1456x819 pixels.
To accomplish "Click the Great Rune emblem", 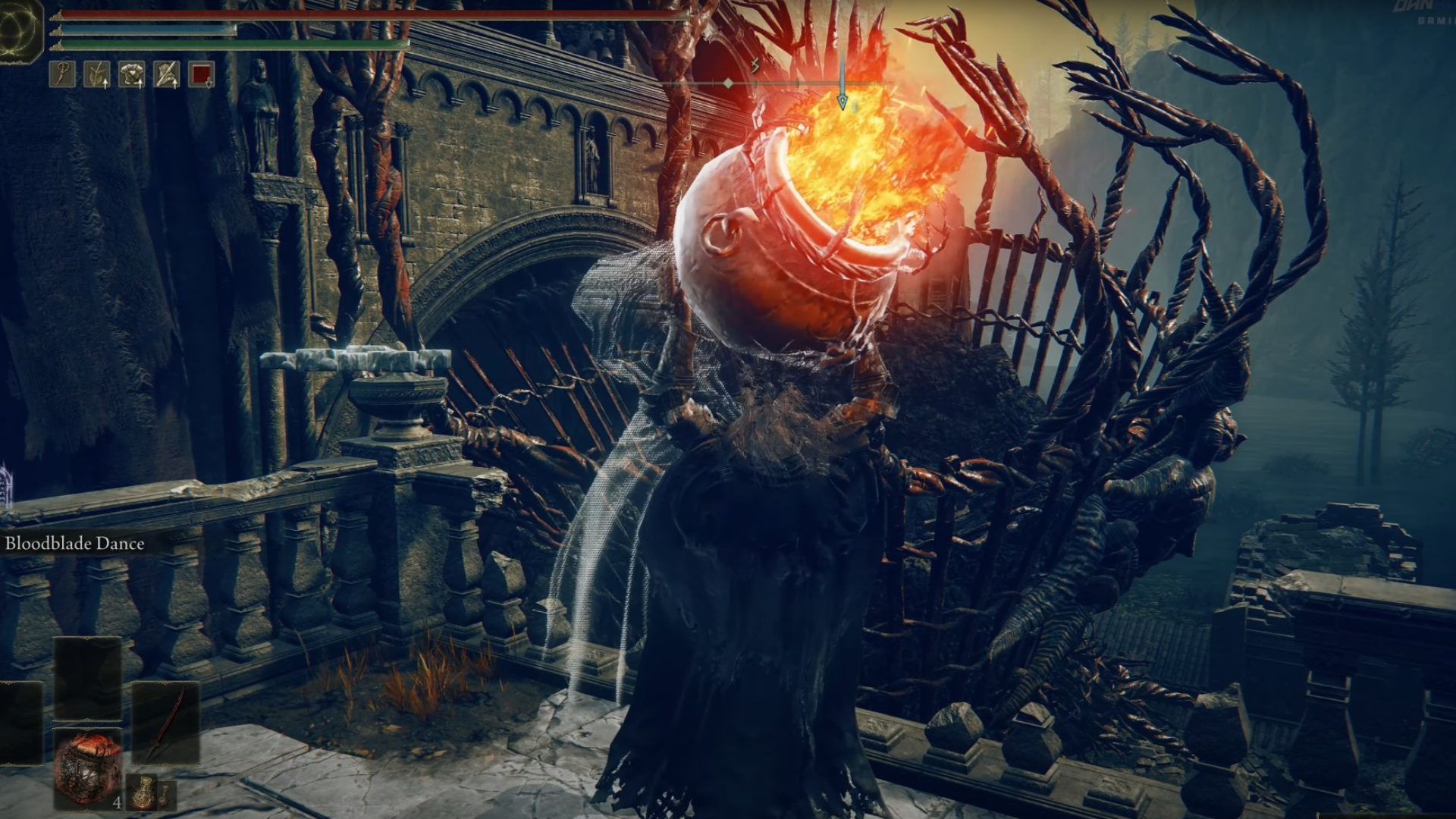I will (21, 32).
